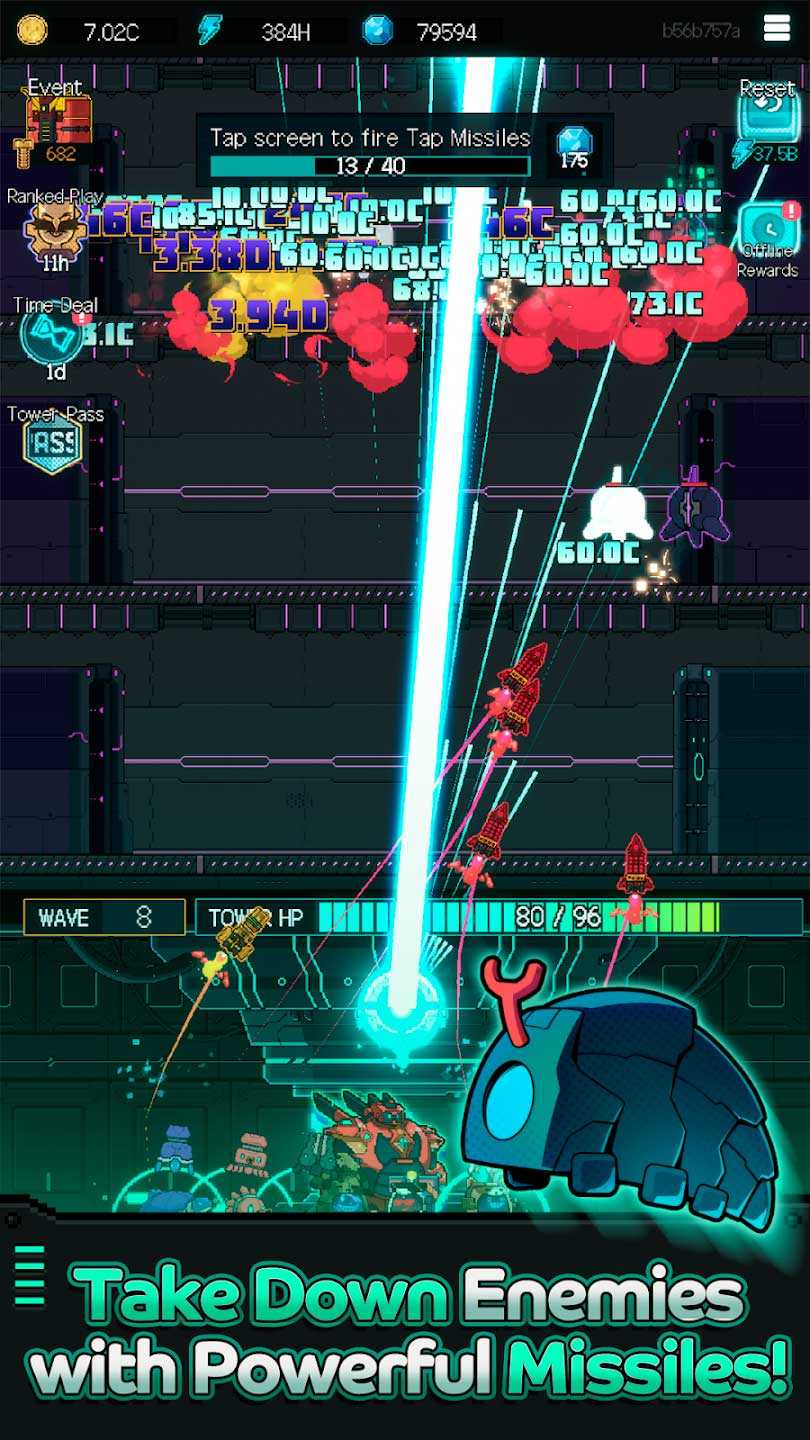Open Ranked Play mode

(55, 228)
